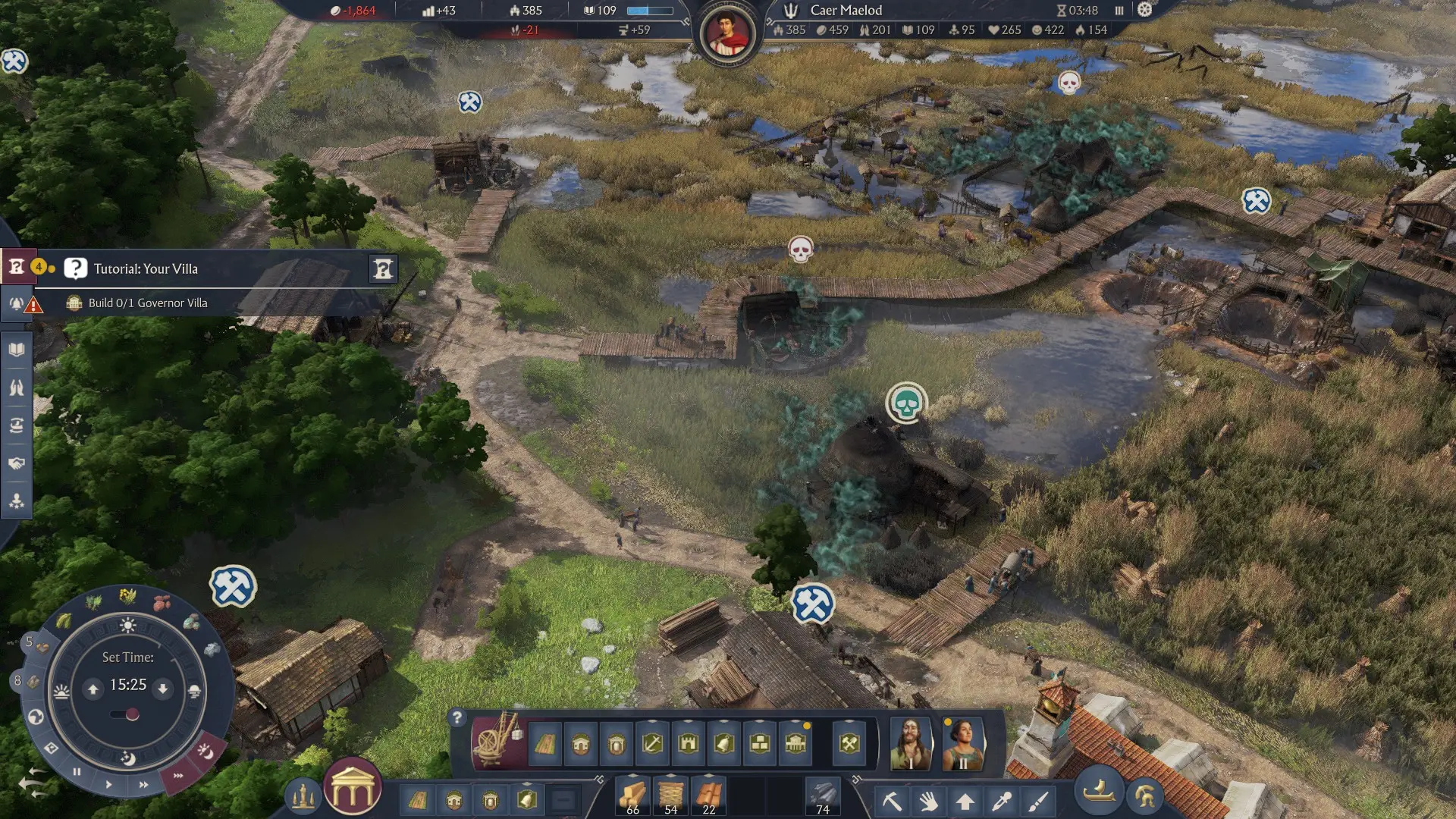Activate the eyedropper copy tool
1456x819 pixels.
click(x=1002, y=801)
